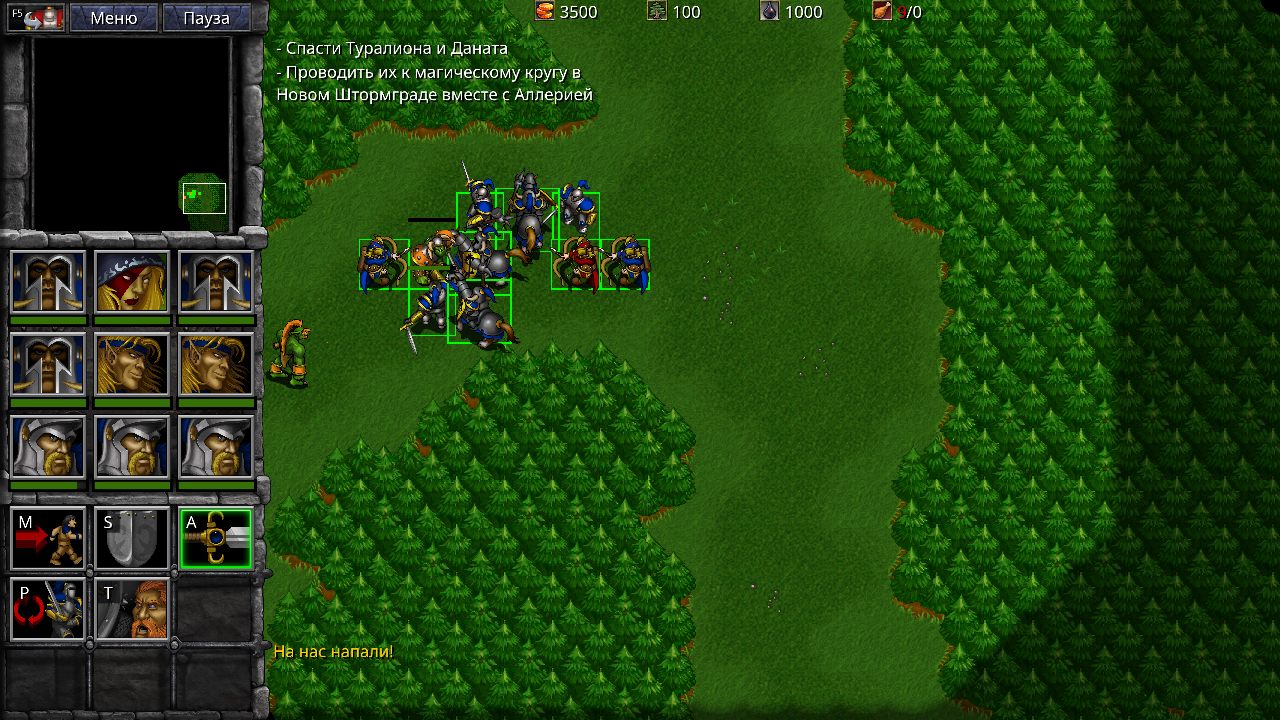Issue the Stop command via shield icon
The width and height of the screenshot is (1280, 720).
pos(131,538)
